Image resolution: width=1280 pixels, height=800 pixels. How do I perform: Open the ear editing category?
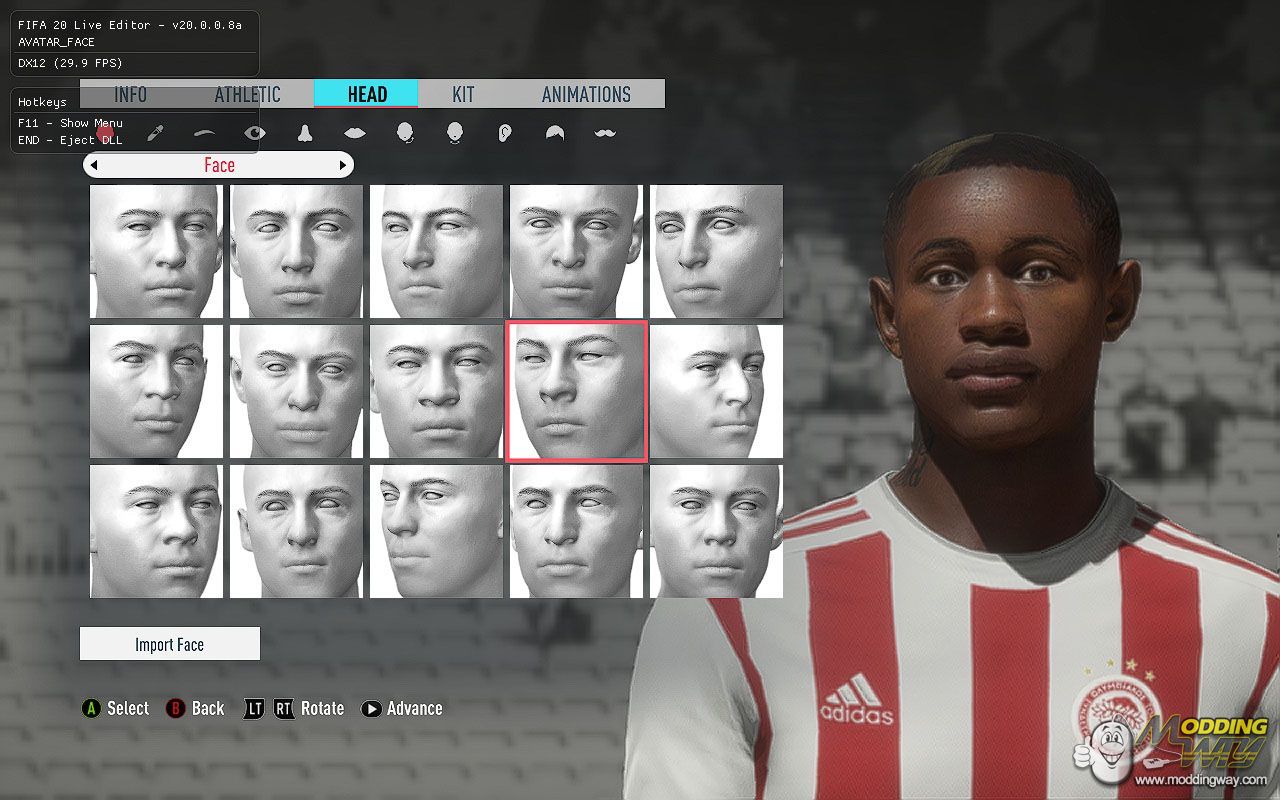coord(505,133)
